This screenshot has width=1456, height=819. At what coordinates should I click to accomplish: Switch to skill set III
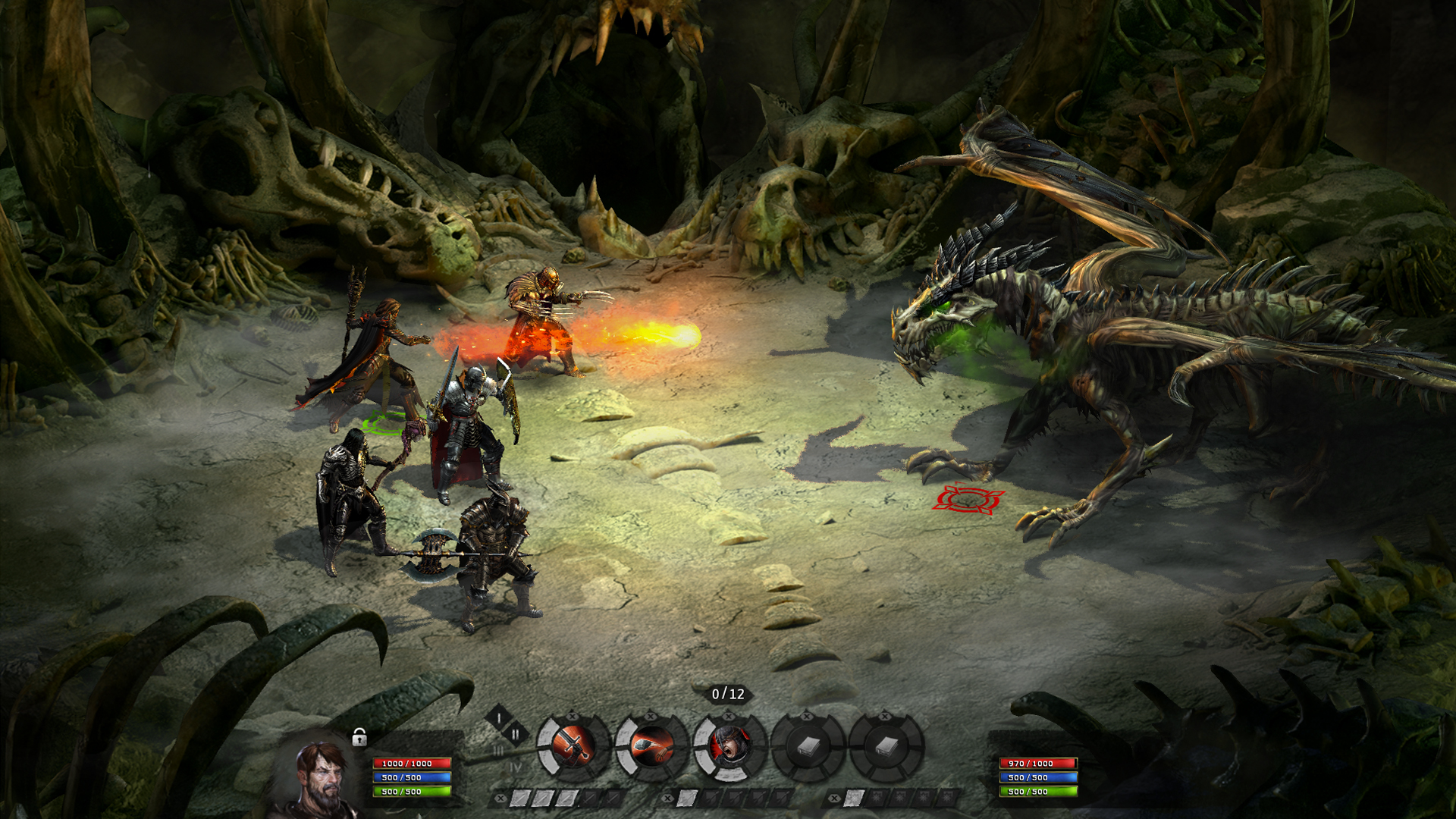click(x=498, y=751)
